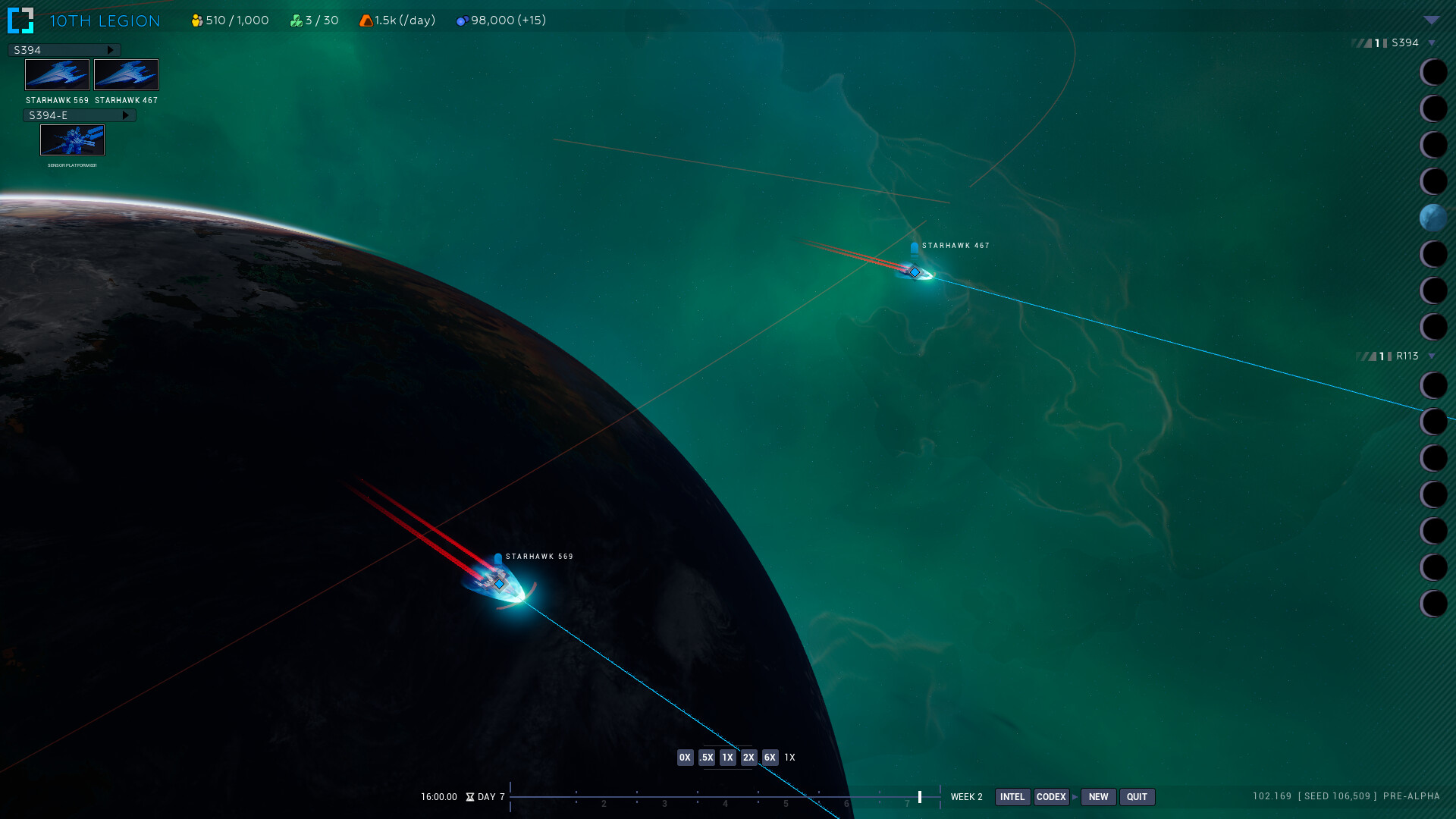
Task: Click the hourglass icon beside Day 7
Action: coord(471,797)
